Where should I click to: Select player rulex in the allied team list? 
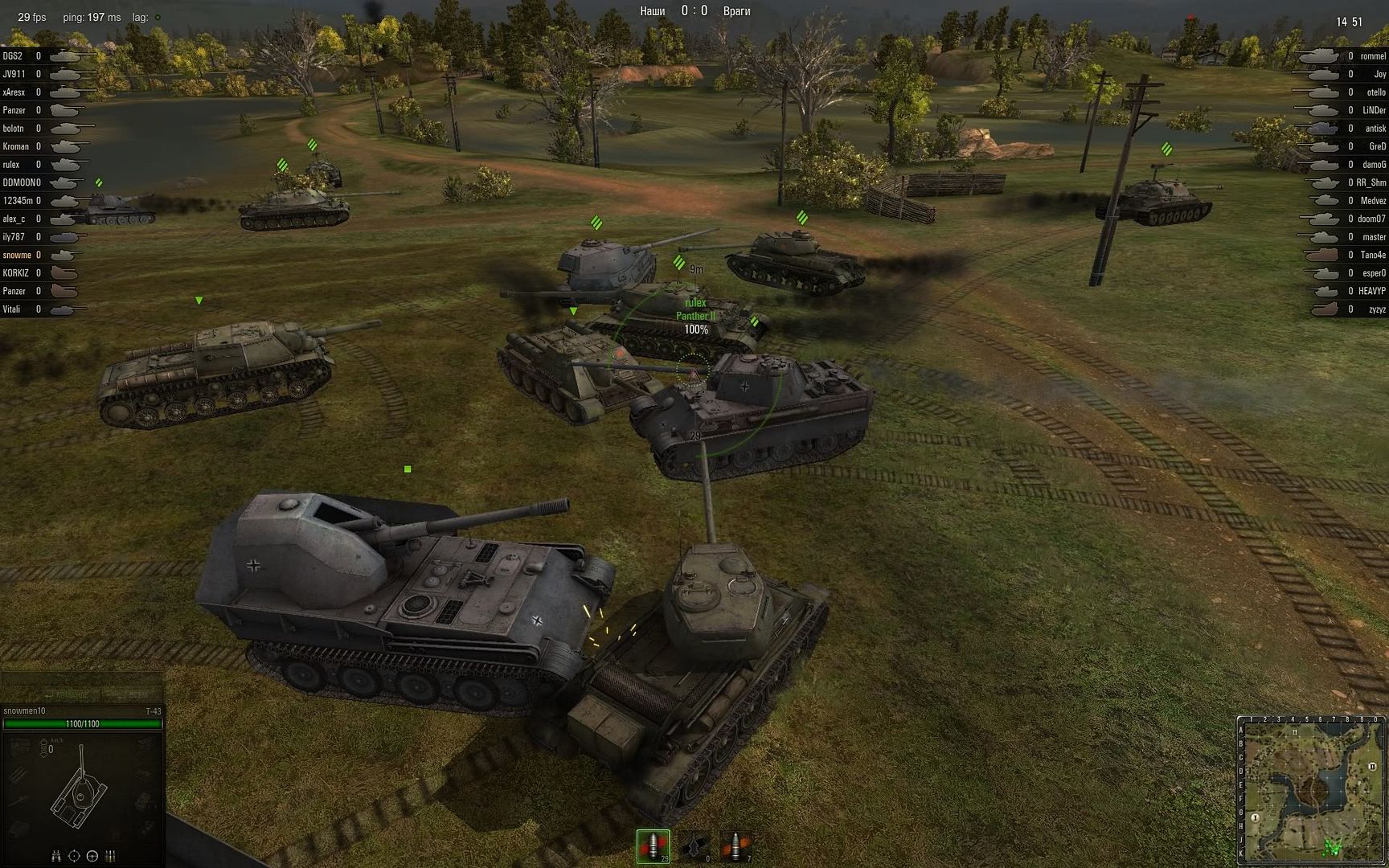tap(12, 165)
